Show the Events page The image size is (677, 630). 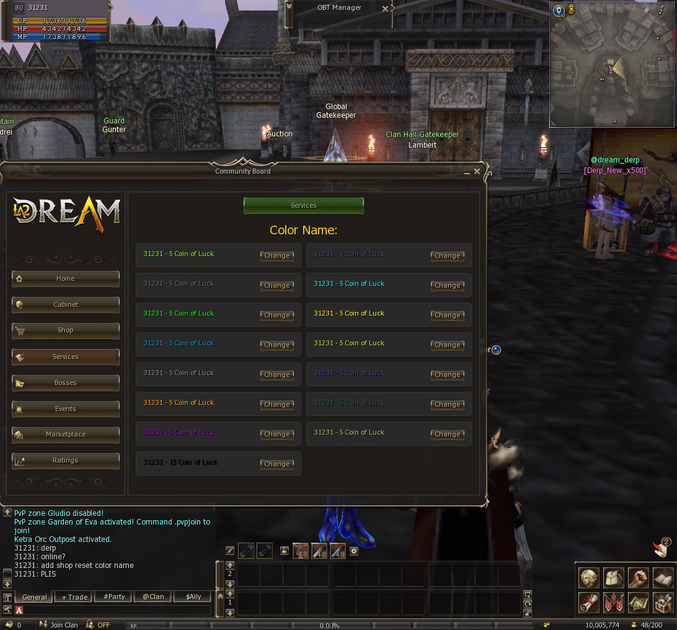pos(65,409)
